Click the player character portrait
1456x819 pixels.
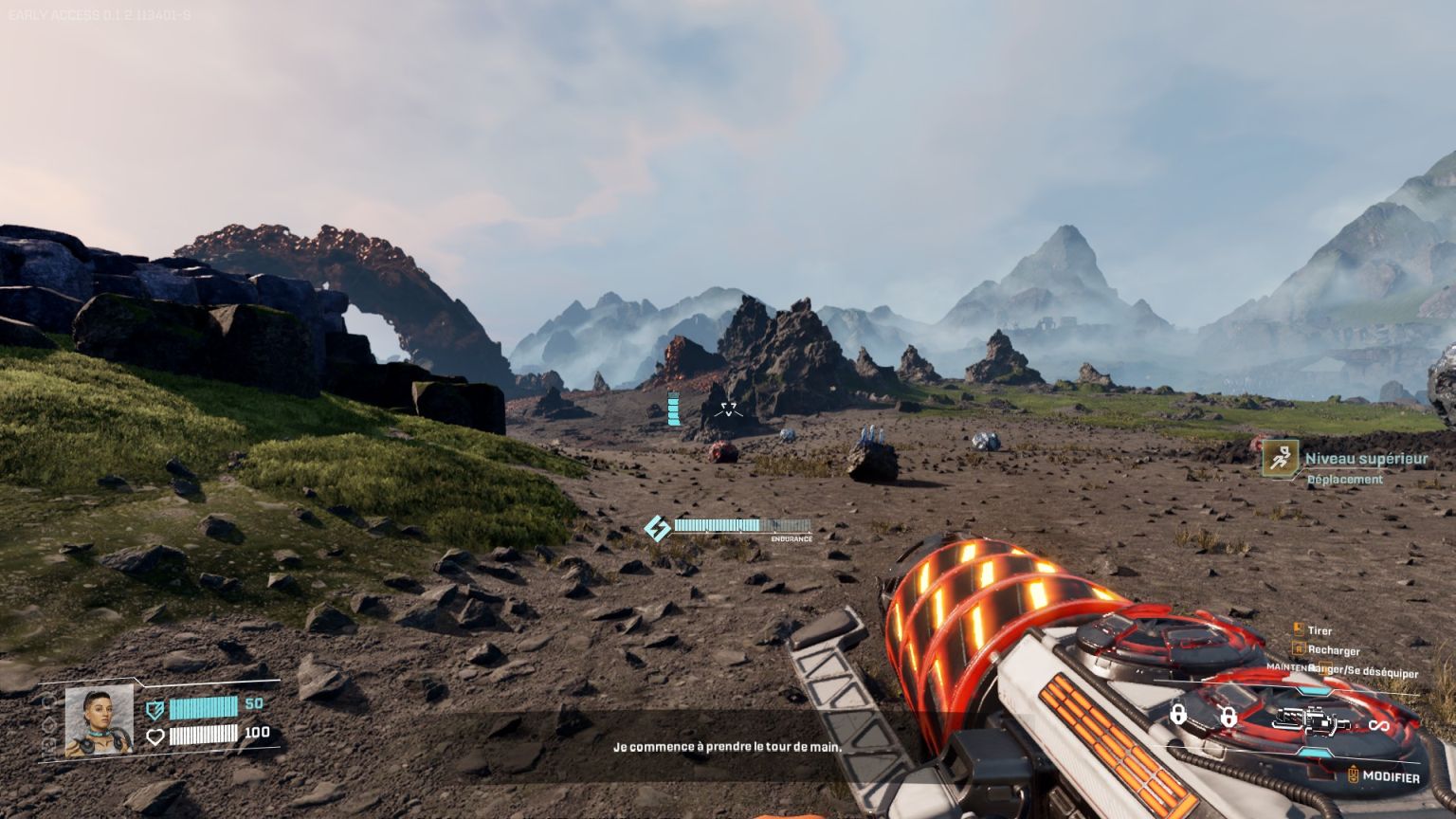(99, 719)
